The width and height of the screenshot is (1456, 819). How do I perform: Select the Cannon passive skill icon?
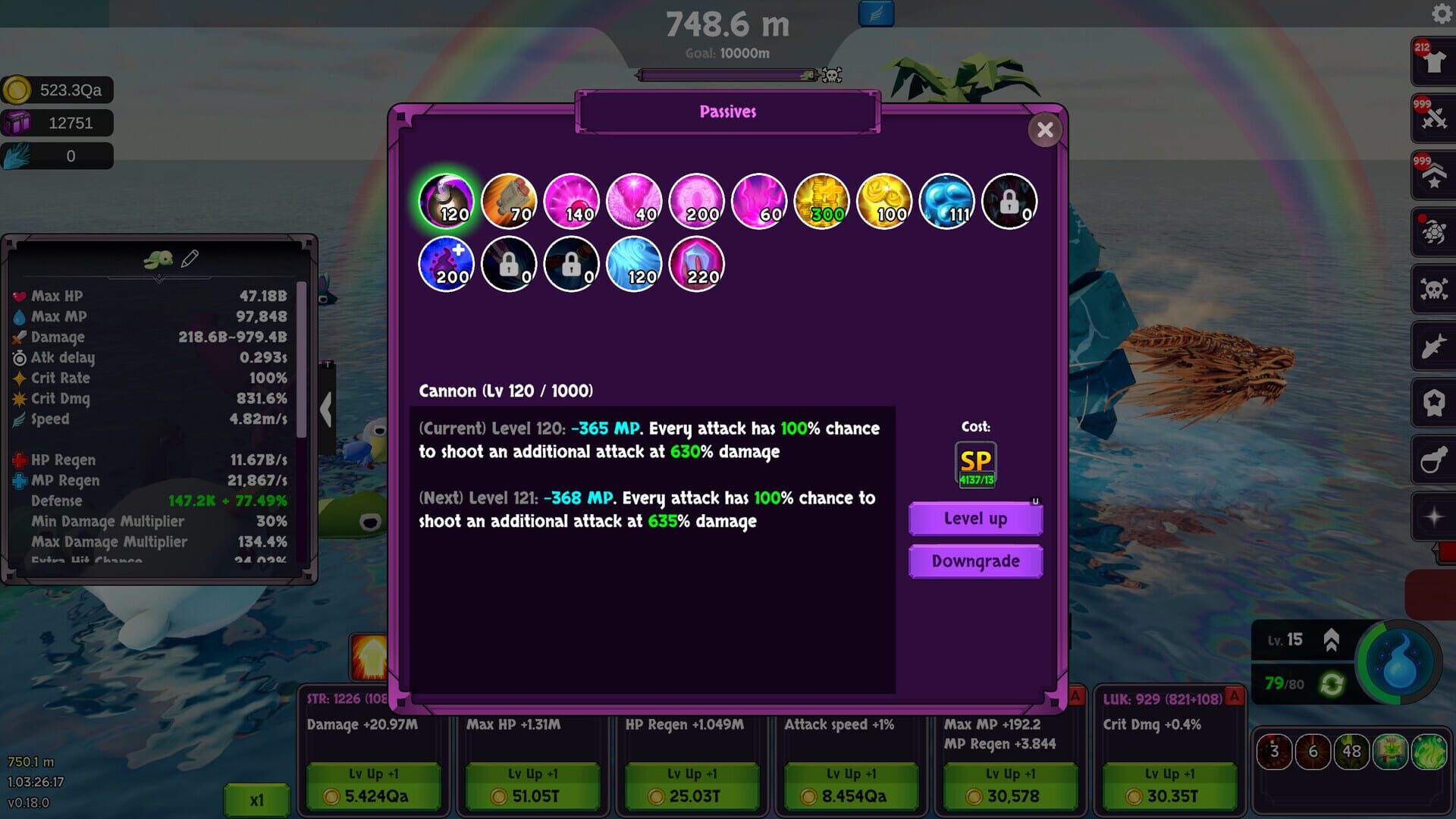pyautogui.click(x=446, y=200)
